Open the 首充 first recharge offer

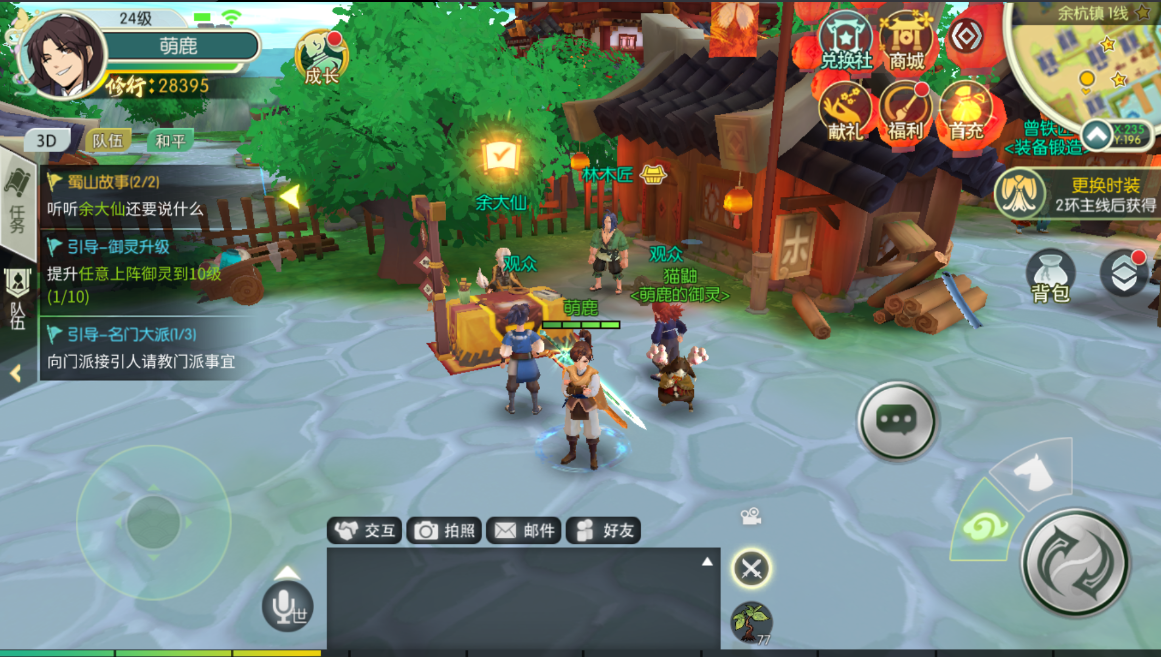(966, 110)
